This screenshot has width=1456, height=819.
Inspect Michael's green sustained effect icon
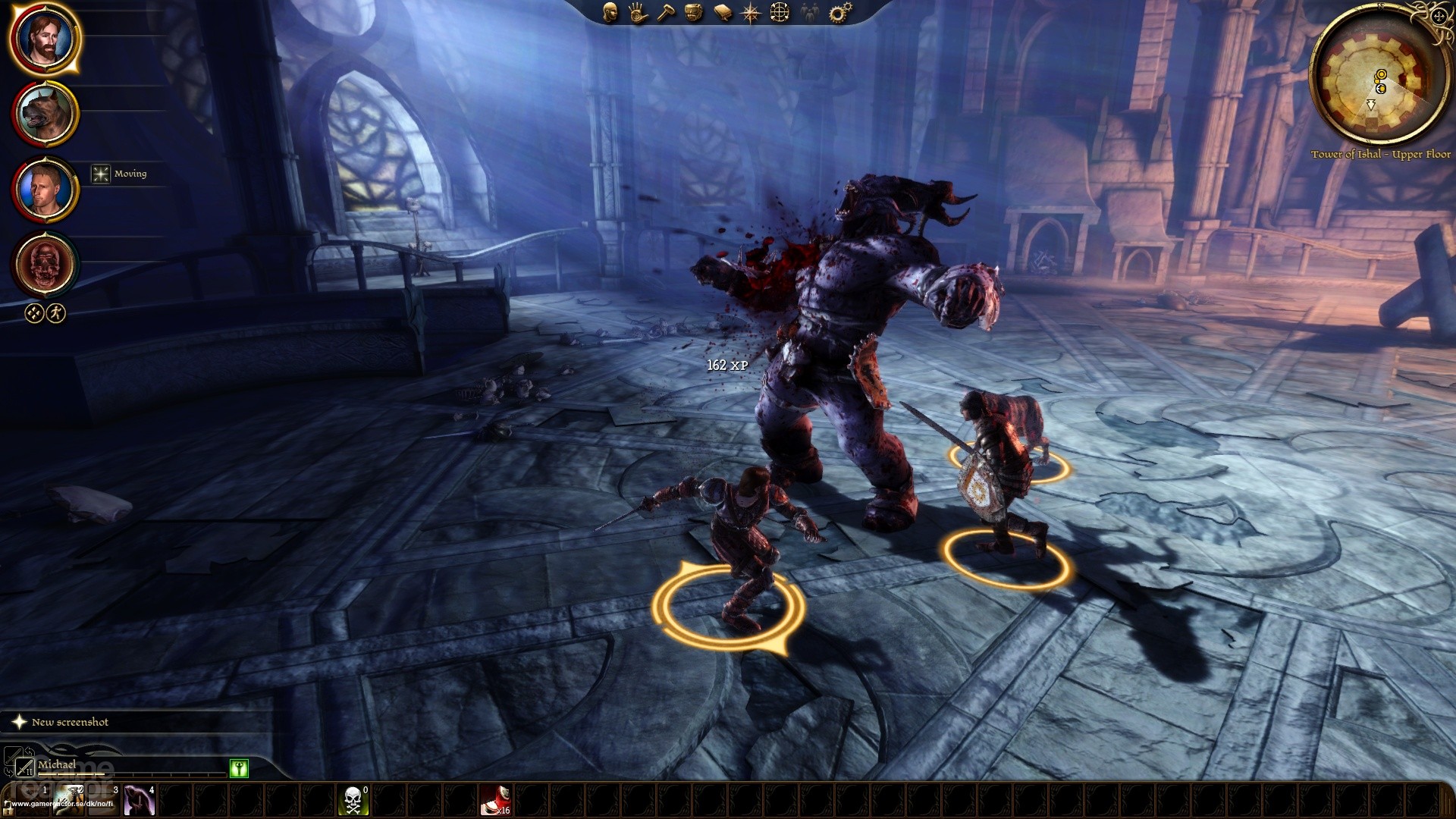(239, 769)
